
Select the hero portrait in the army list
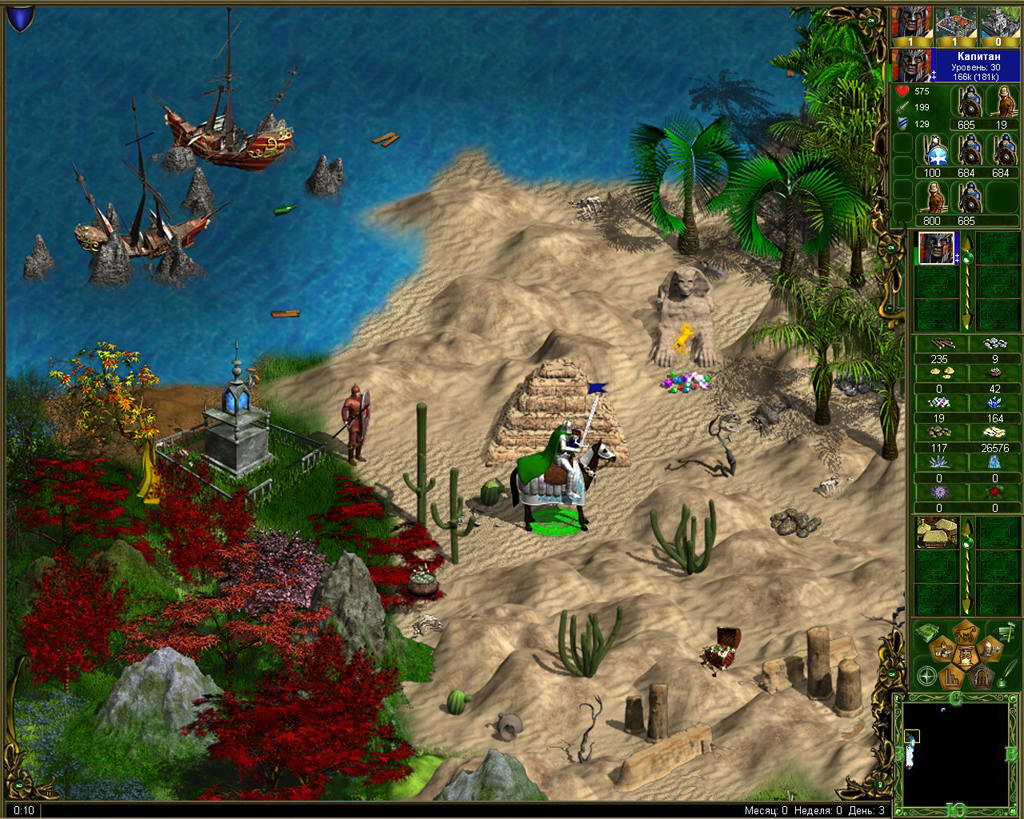click(x=938, y=247)
